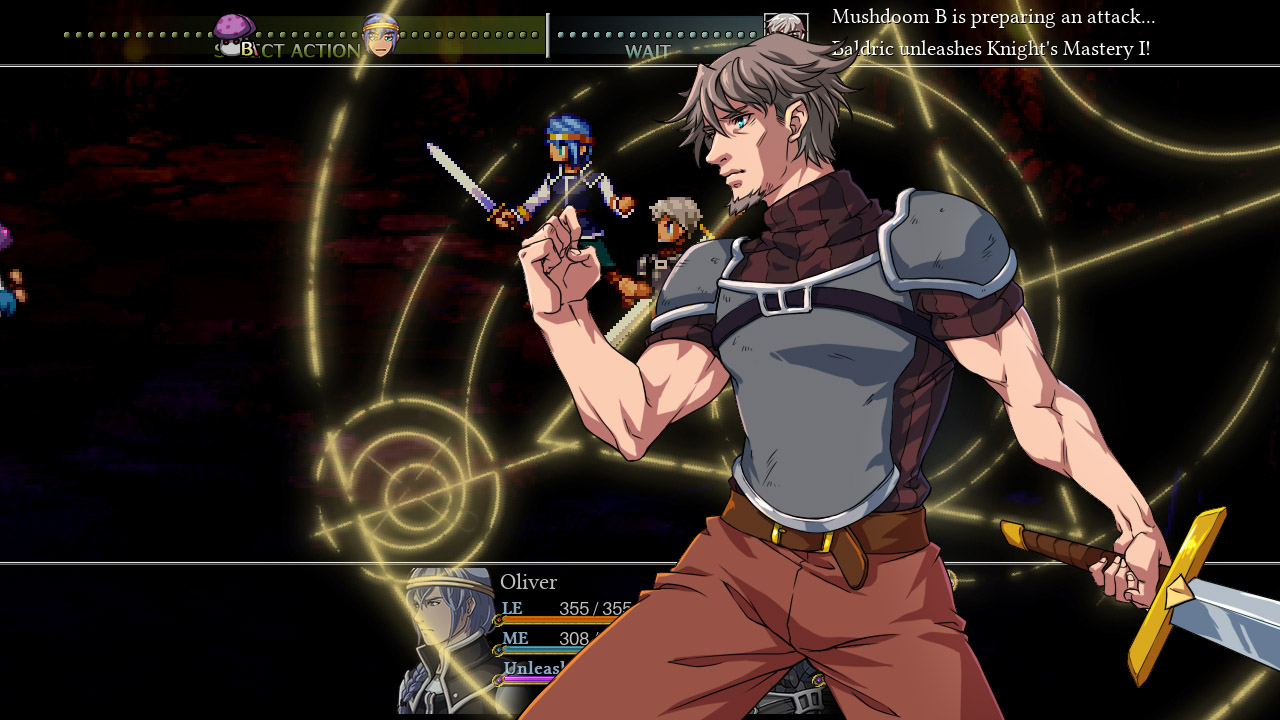Choose Oliver's portrait in the status panel
This screenshot has width=1280, height=720.
[x=447, y=640]
